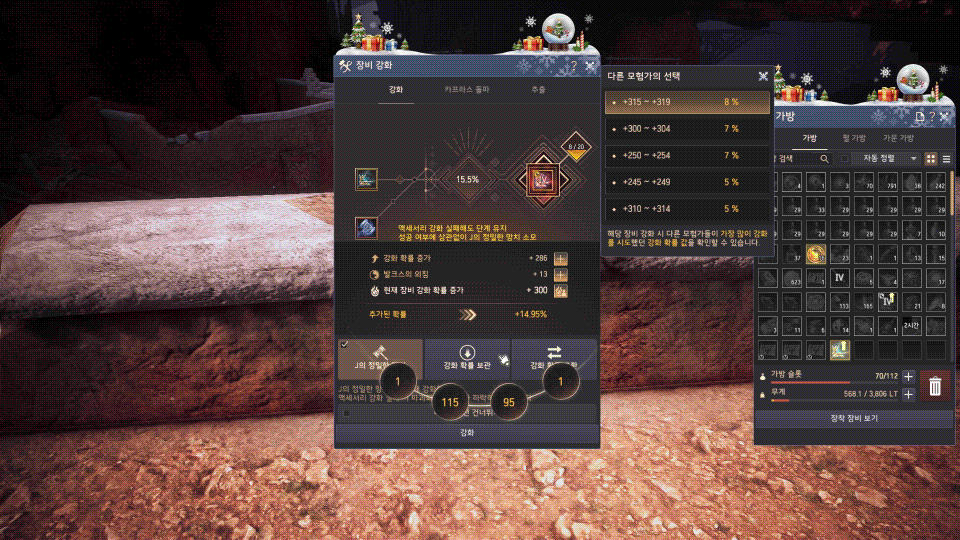
Task: Close the equipment enhancement window
Action: pos(589,66)
